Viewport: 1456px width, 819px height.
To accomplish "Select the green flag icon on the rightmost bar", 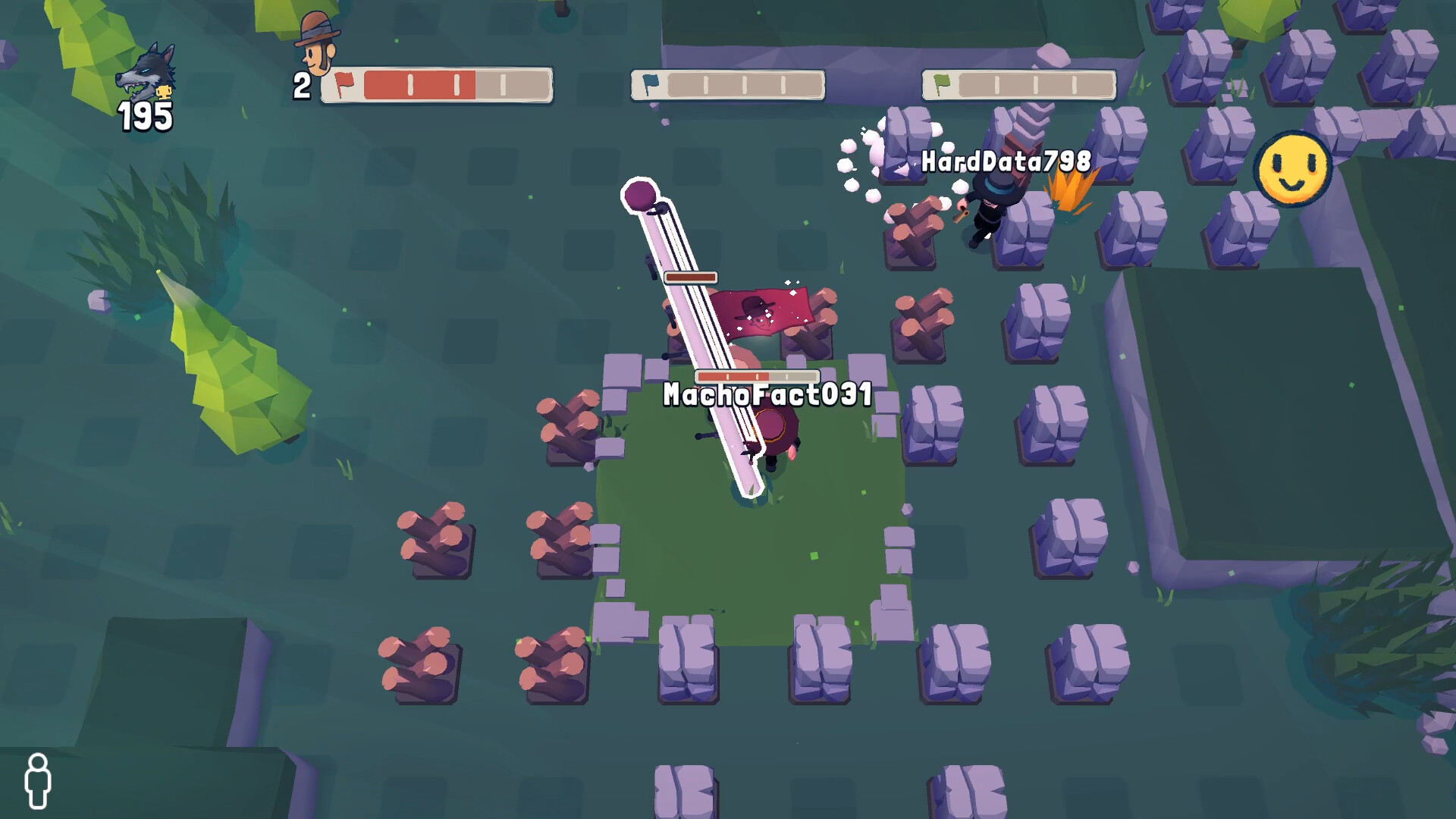I will coord(943,83).
